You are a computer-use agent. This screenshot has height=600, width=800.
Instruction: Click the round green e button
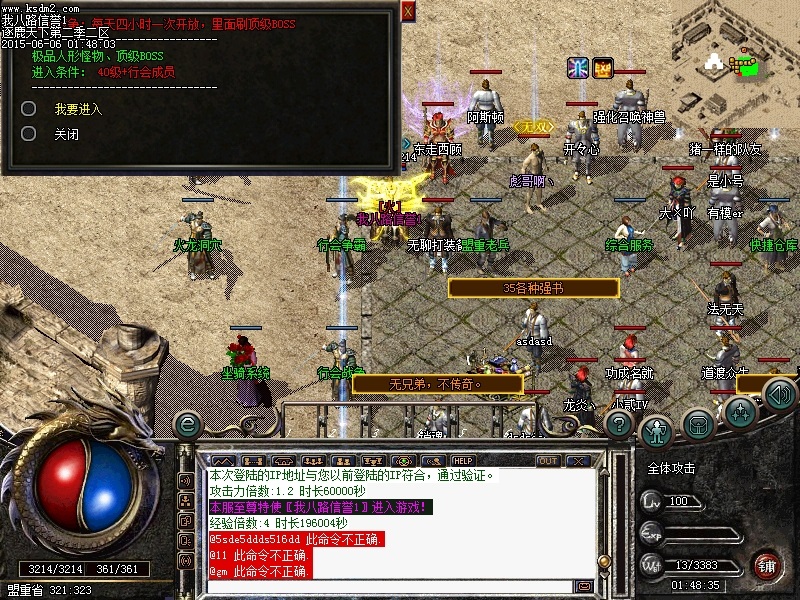point(187,425)
